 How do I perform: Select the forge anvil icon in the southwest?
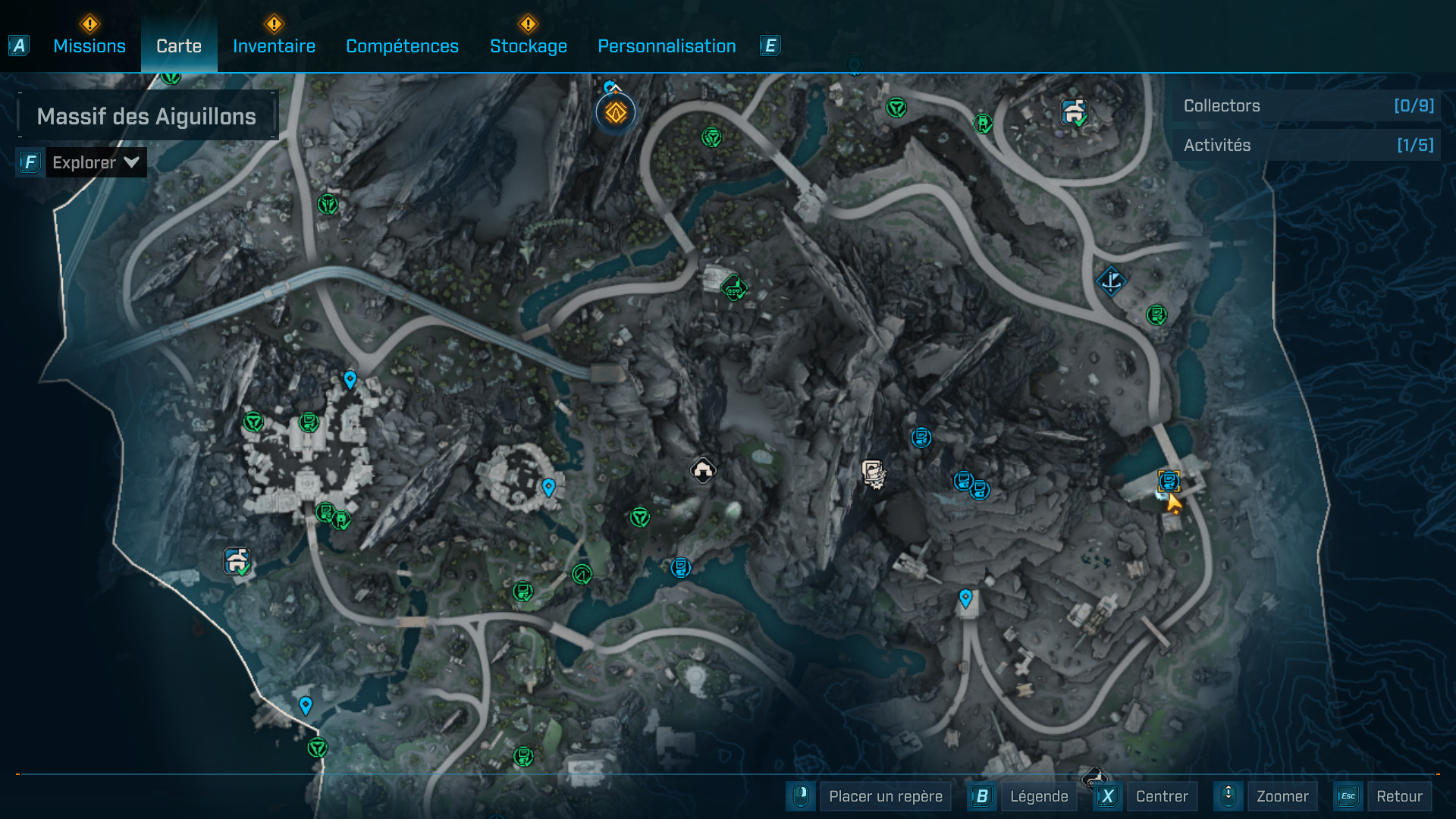click(236, 563)
